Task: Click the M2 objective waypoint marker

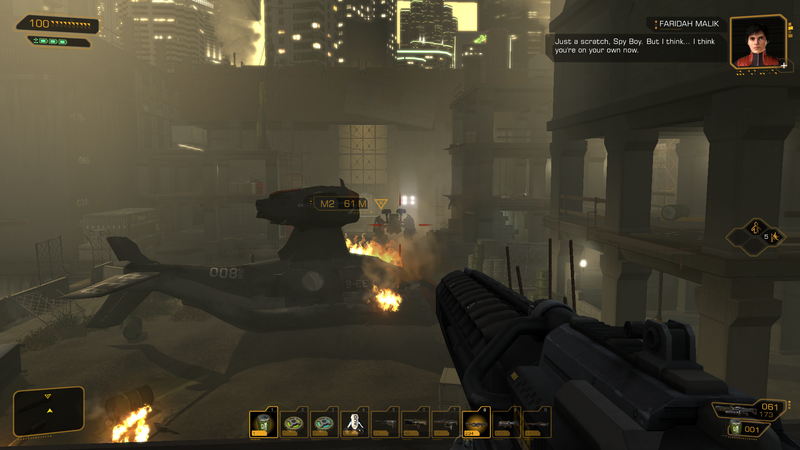Action: 380,204
